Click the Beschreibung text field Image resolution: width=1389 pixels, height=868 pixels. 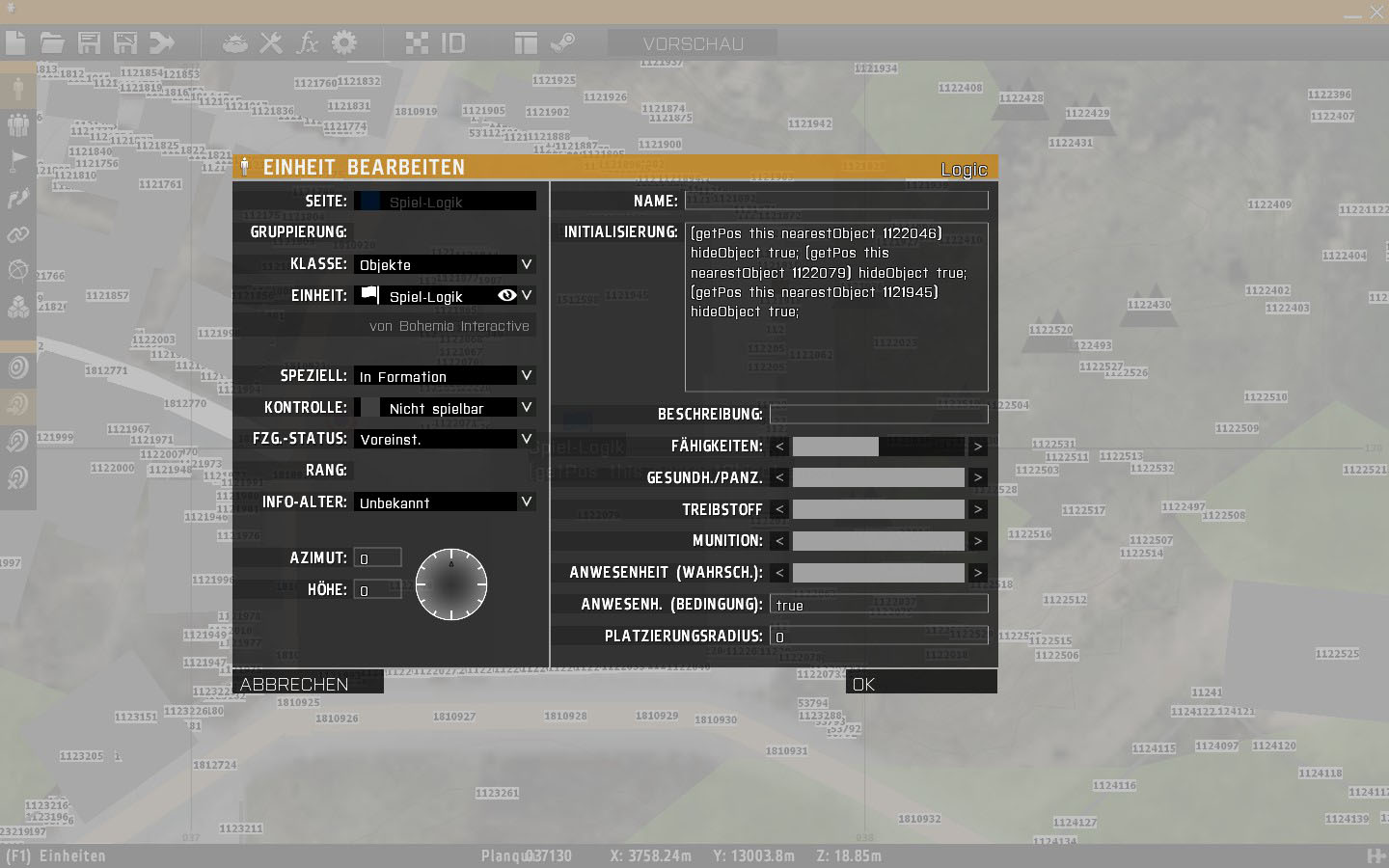(878, 415)
